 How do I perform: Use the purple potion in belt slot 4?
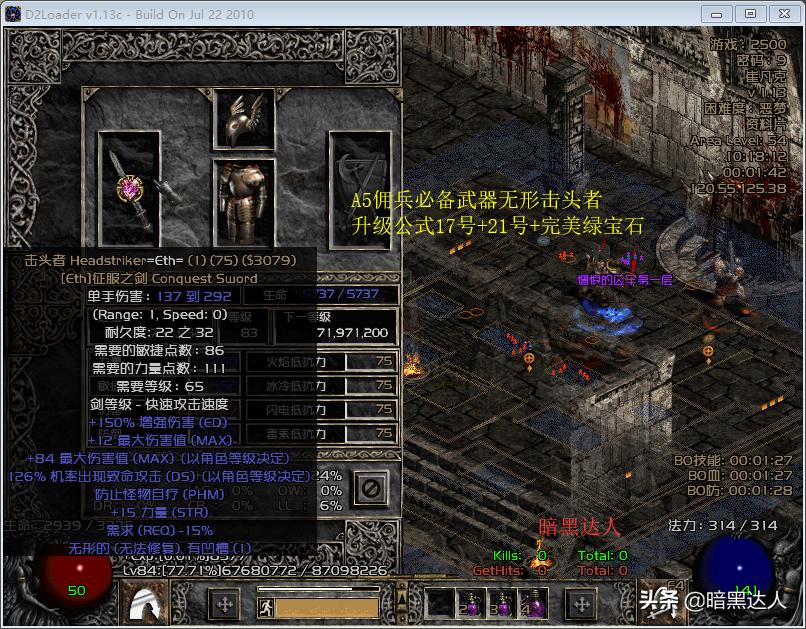tap(532, 604)
